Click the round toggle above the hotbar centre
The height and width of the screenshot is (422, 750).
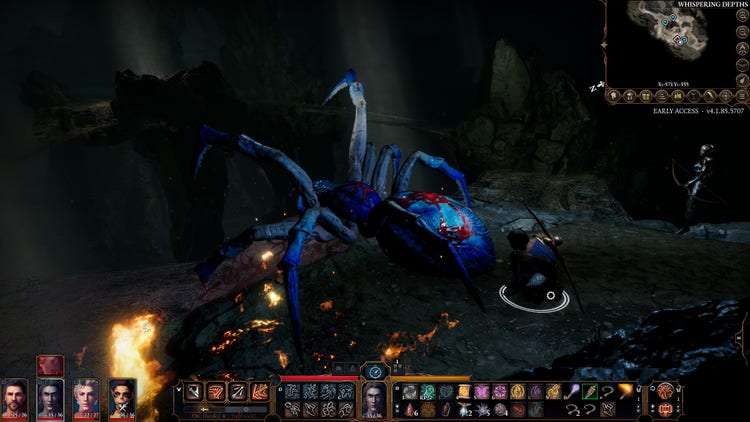coord(374,371)
